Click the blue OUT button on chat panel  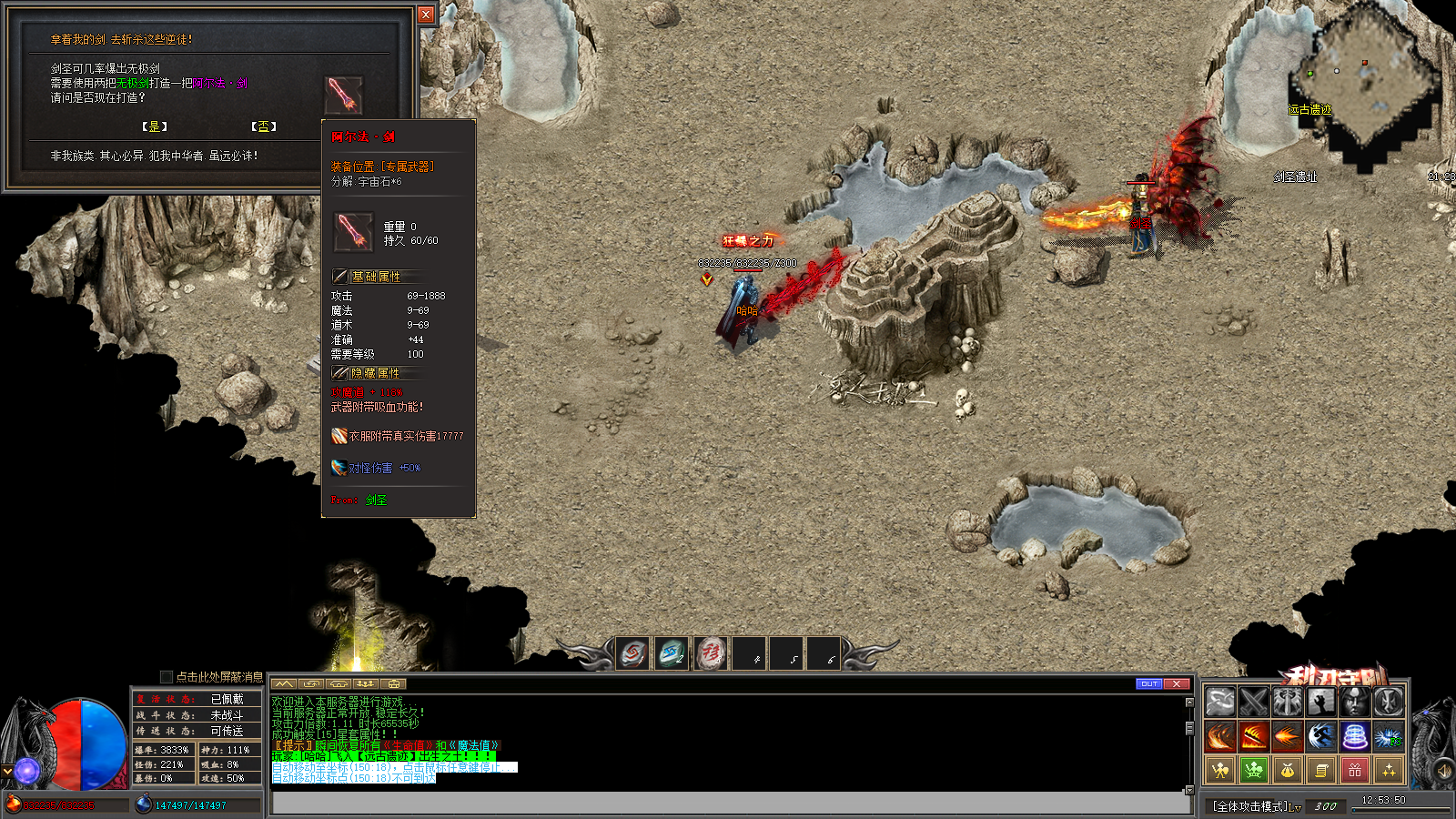tap(1149, 683)
